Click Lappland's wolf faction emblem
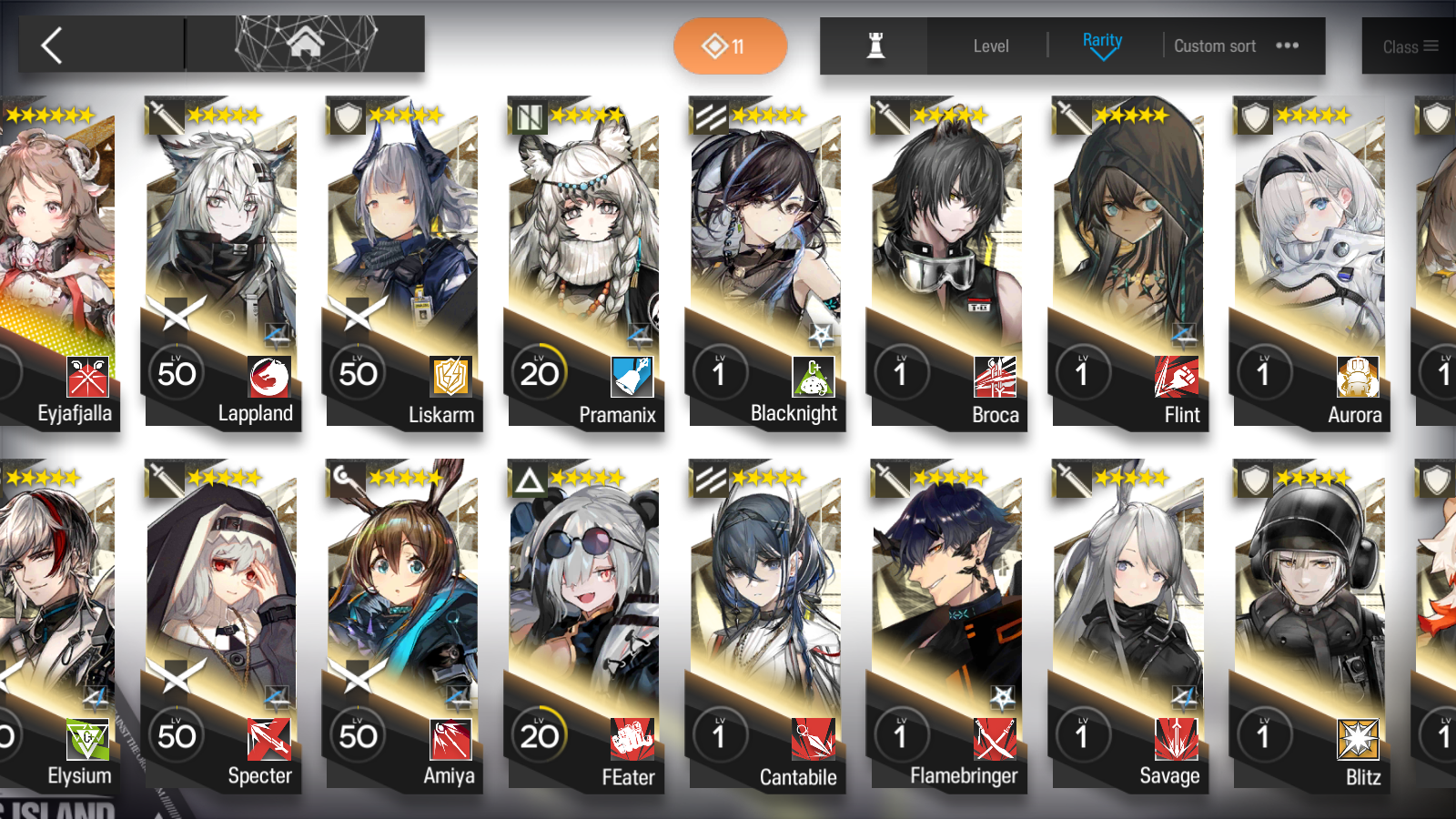The width and height of the screenshot is (1456, 819). pos(265,374)
